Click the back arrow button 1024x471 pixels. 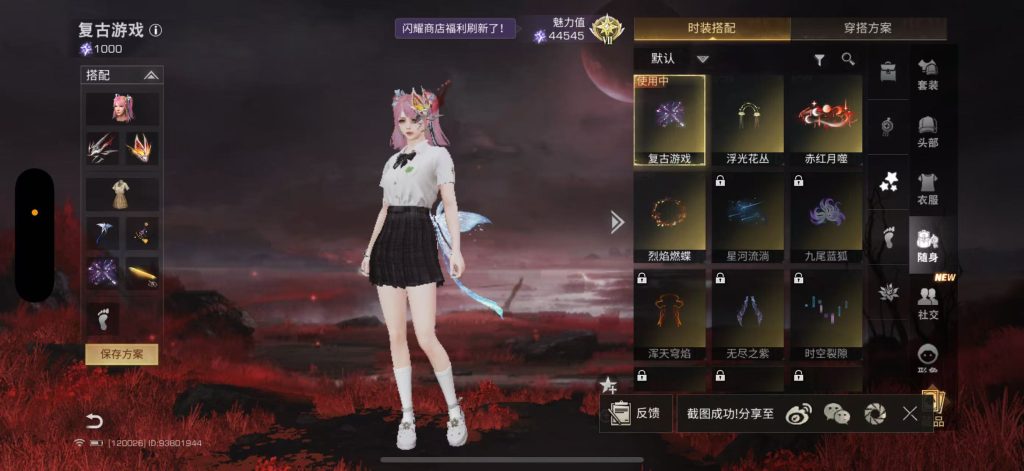pos(94,420)
